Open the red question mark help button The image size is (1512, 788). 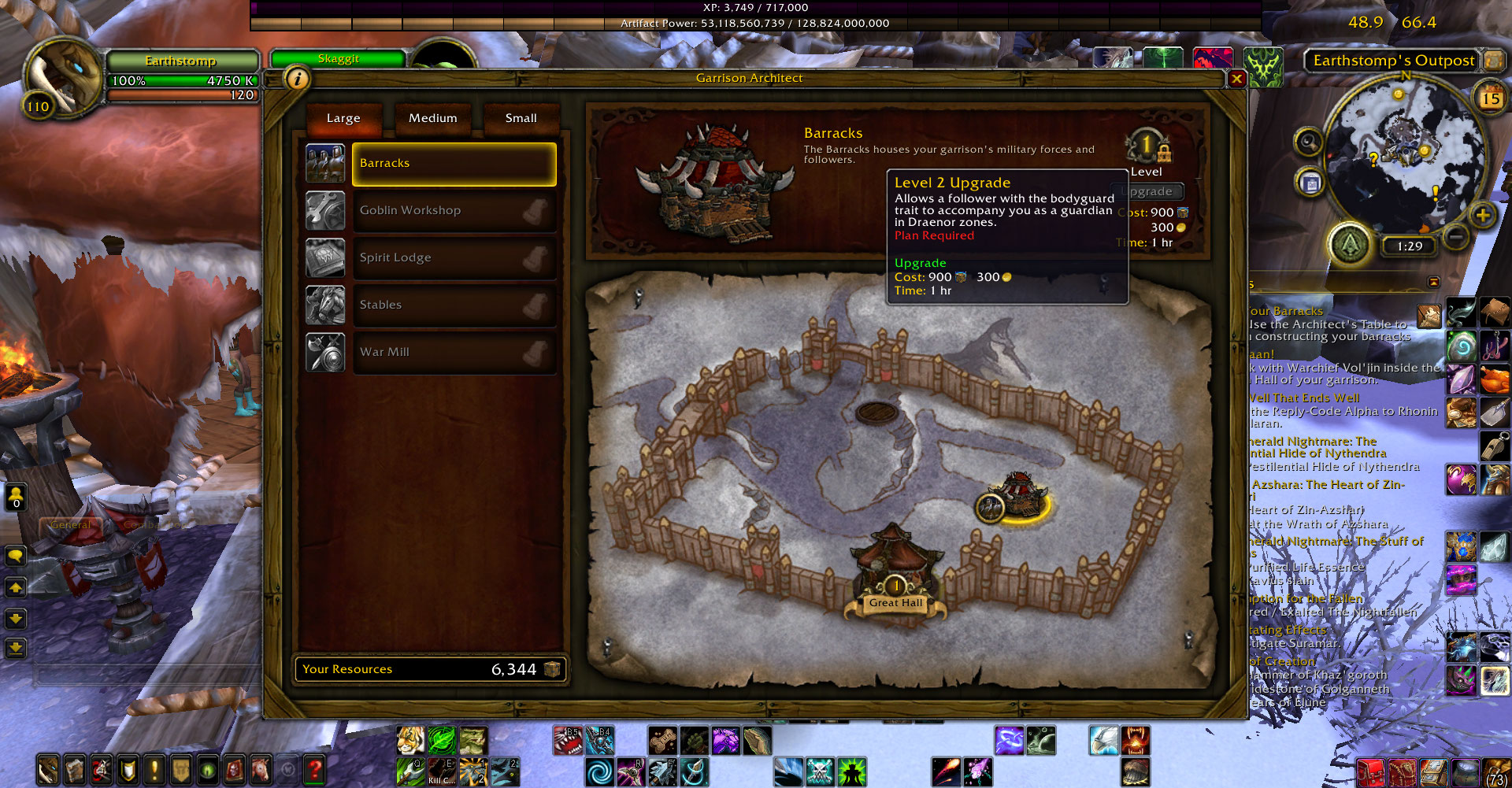pyautogui.click(x=314, y=769)
